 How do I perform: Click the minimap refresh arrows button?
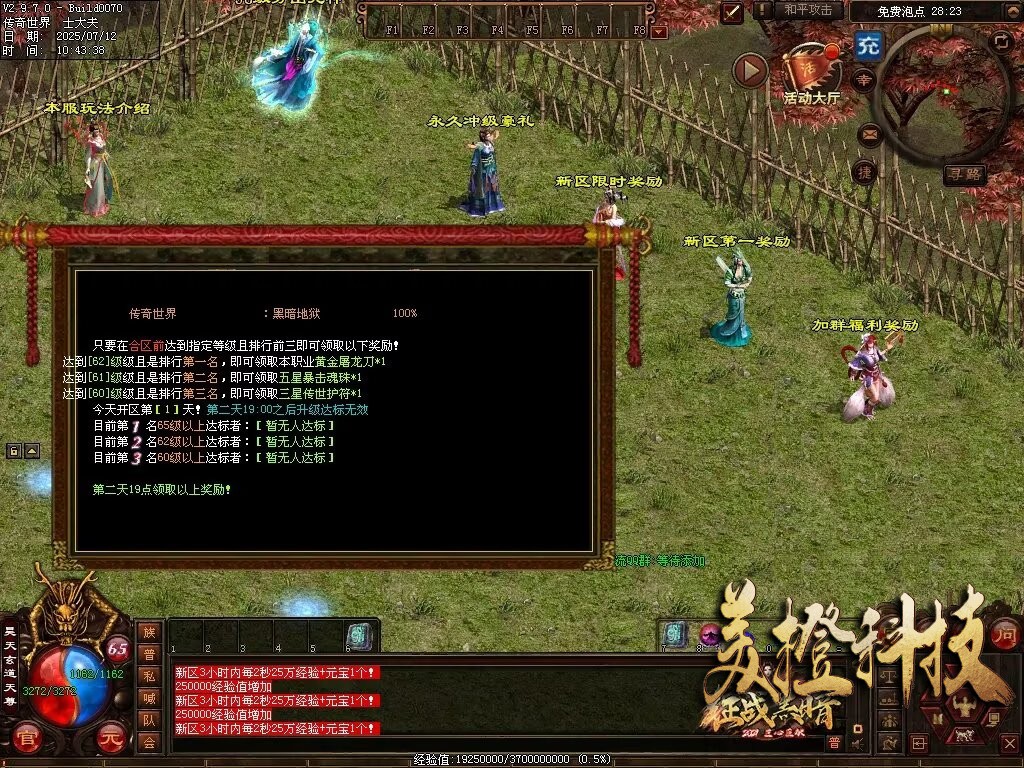click(x=1000, y=41)
